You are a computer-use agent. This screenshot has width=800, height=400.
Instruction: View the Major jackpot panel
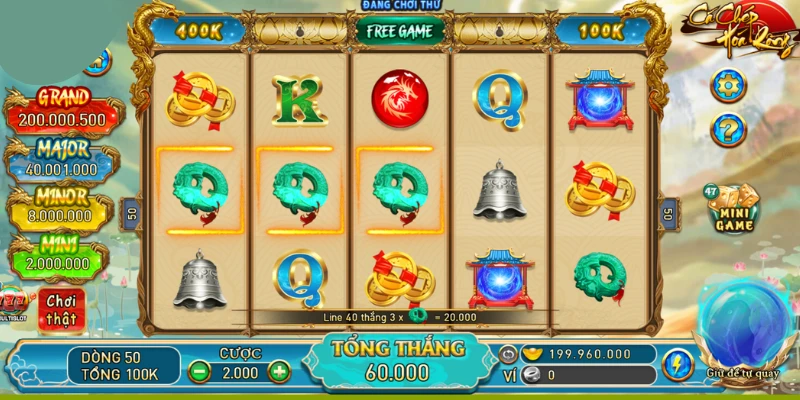[x=62, y=160]
